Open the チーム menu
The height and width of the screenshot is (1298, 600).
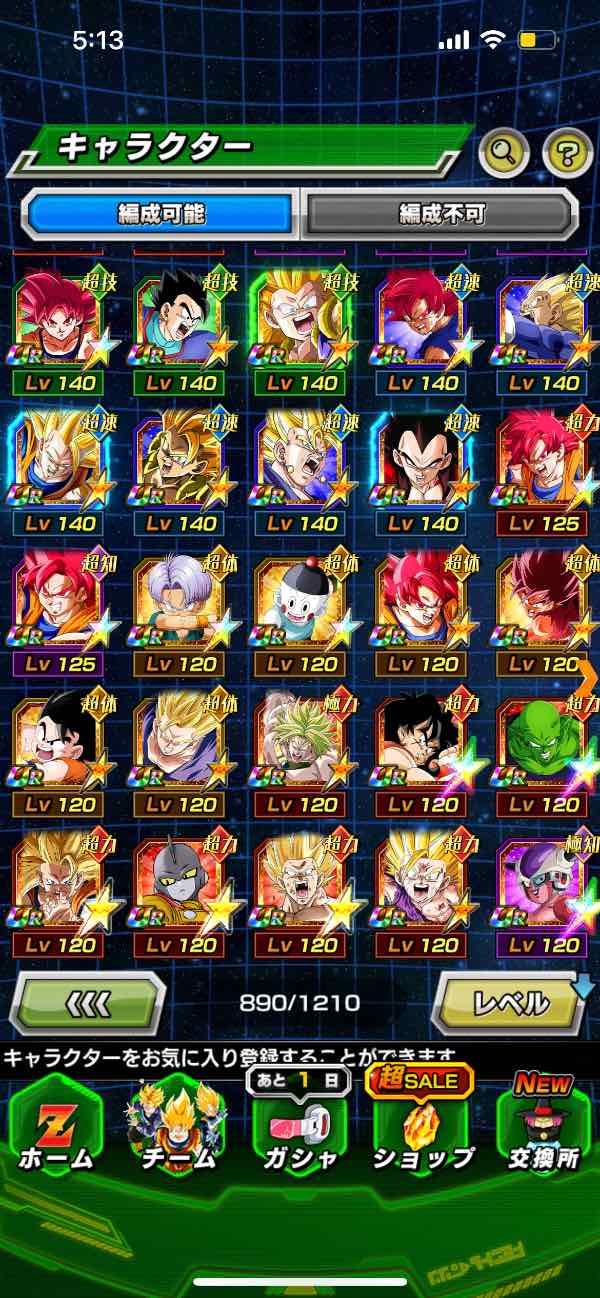click(x=177, y=1125)
